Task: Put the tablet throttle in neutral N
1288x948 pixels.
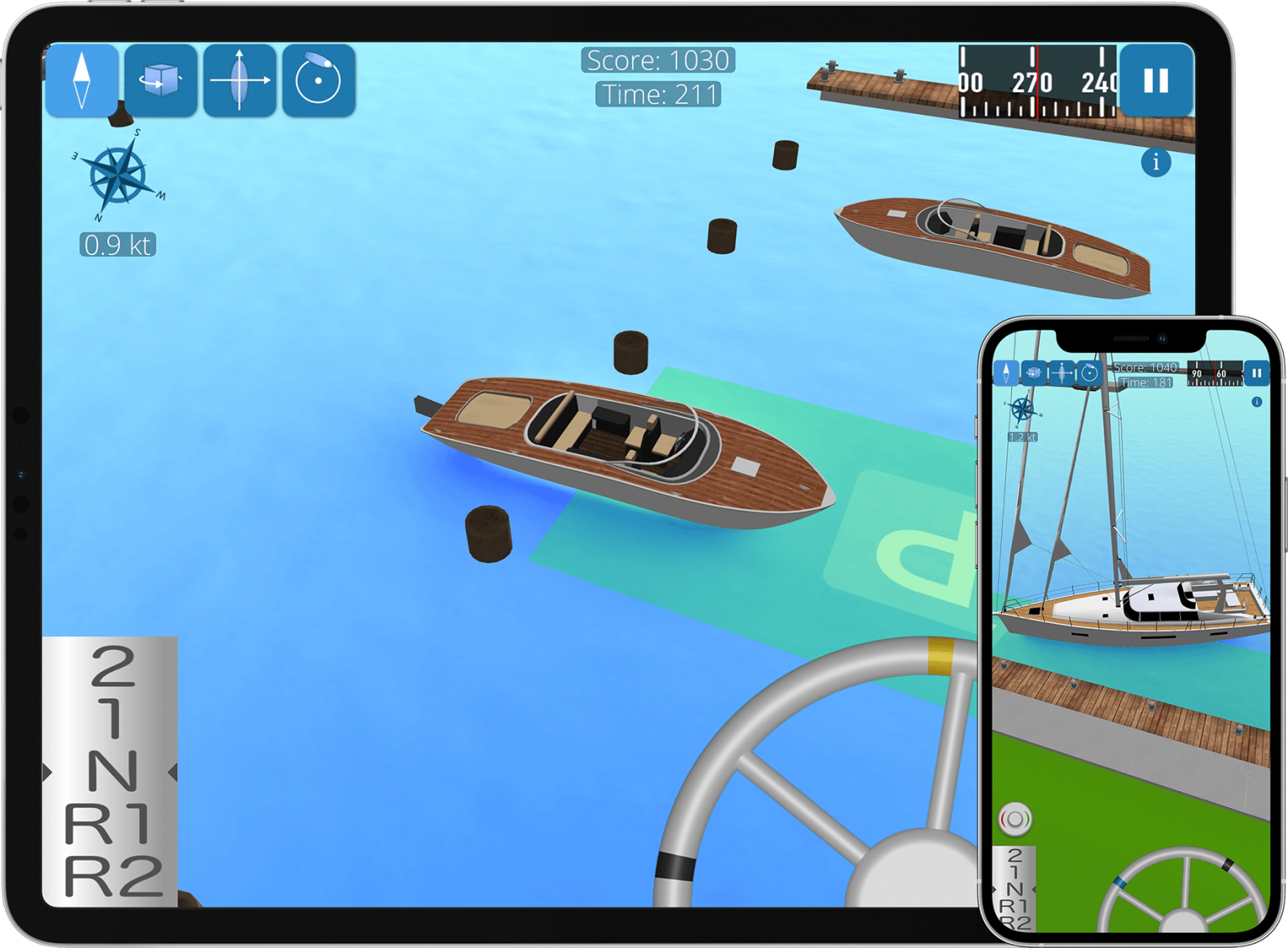Action: 112,772
